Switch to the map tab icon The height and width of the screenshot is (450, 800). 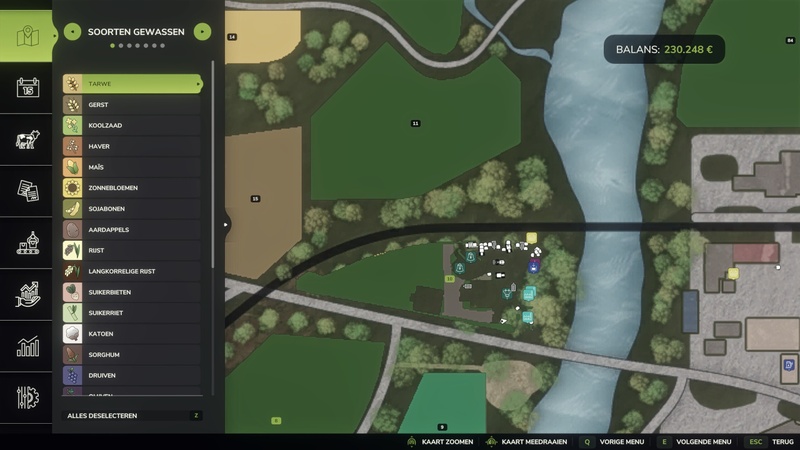point(27,37)
